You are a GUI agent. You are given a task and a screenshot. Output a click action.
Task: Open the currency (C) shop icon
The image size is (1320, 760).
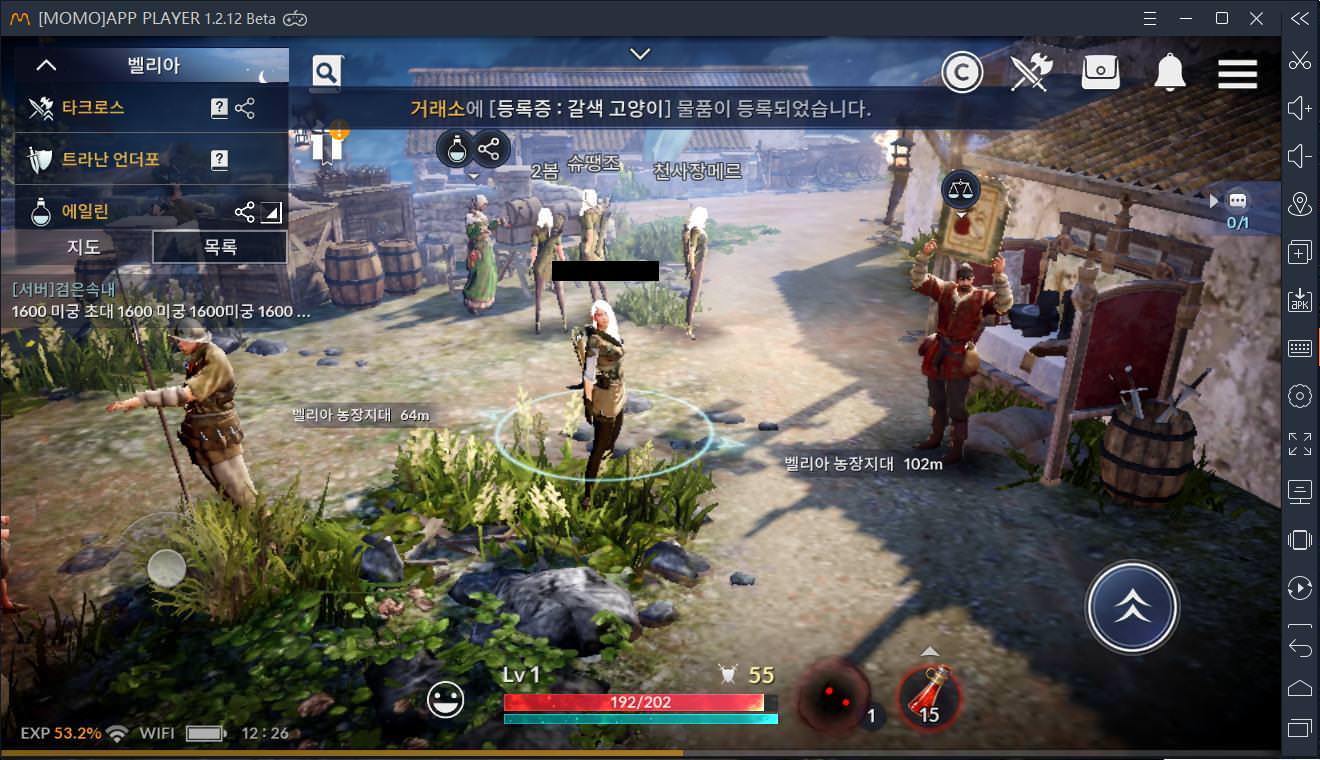962,71
